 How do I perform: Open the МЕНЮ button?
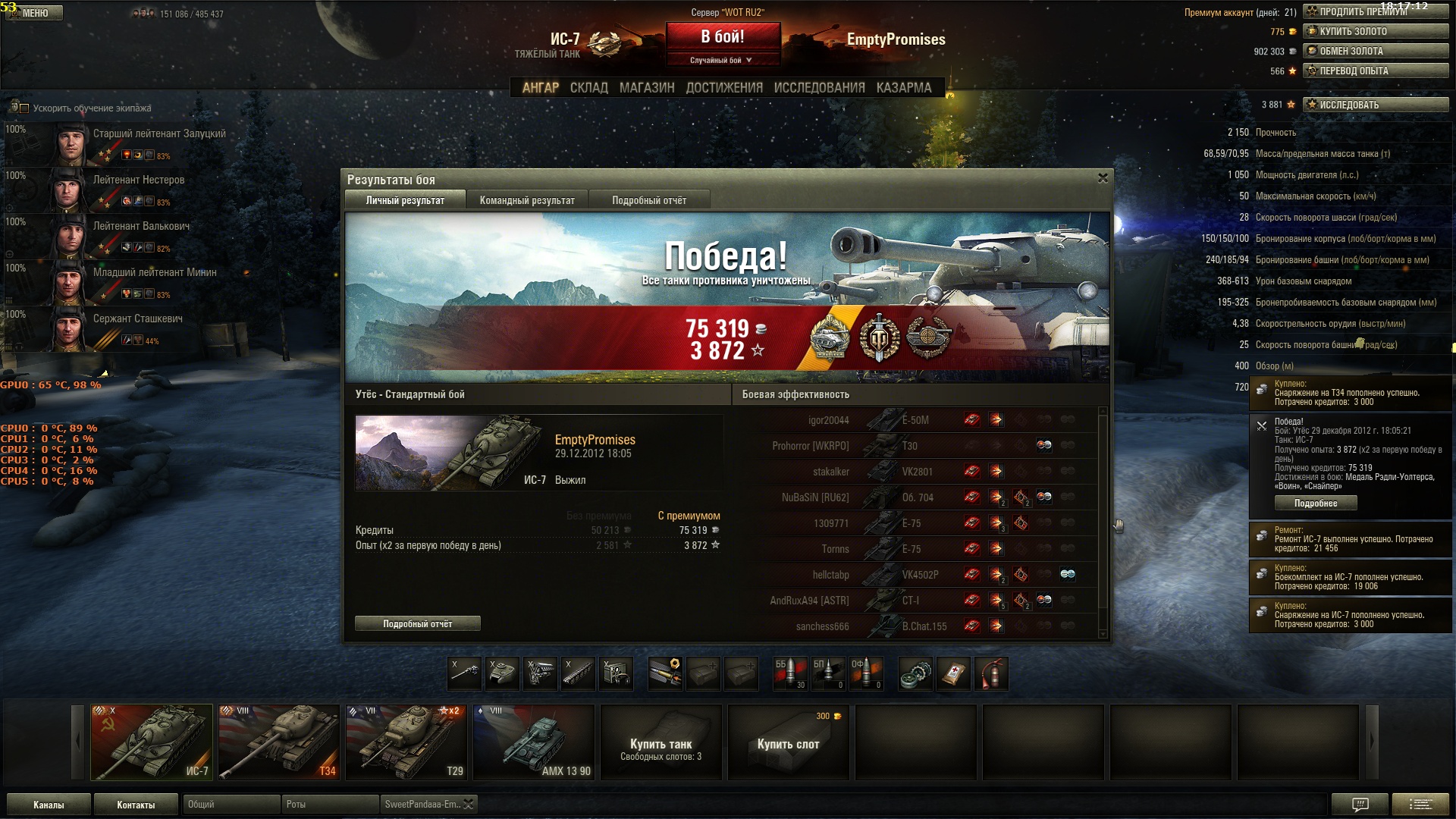pyautogui.click(x=35, y=13)
